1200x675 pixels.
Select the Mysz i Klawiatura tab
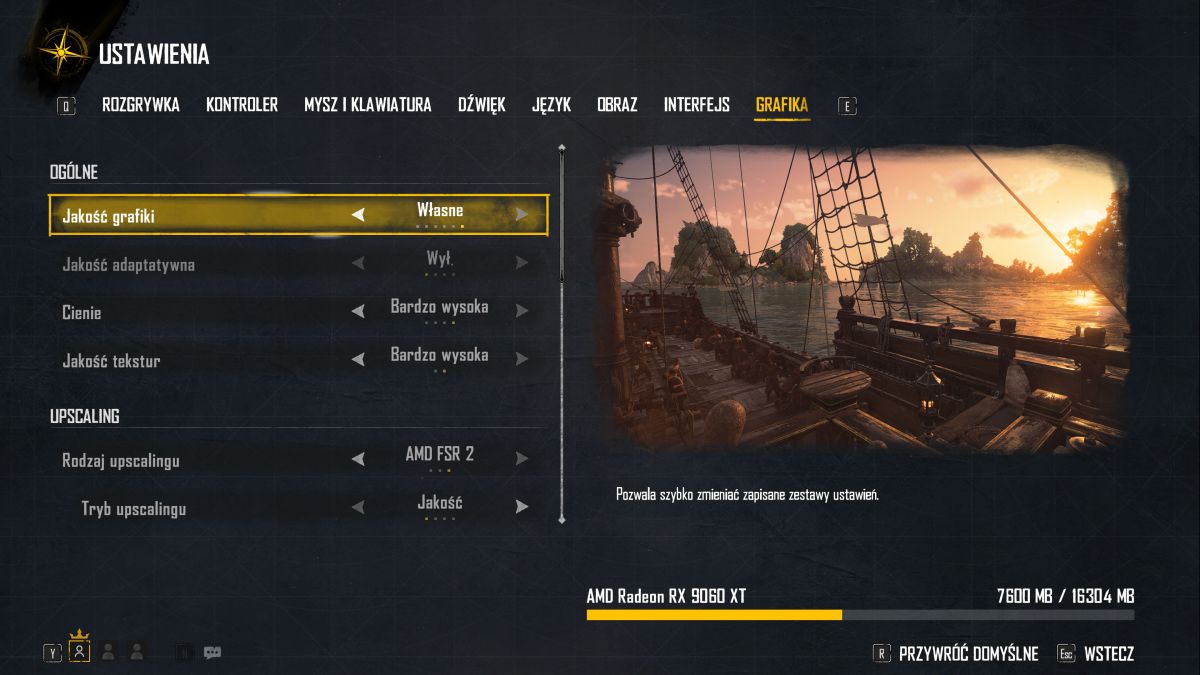pyautogui.click(x=368, y=105)
